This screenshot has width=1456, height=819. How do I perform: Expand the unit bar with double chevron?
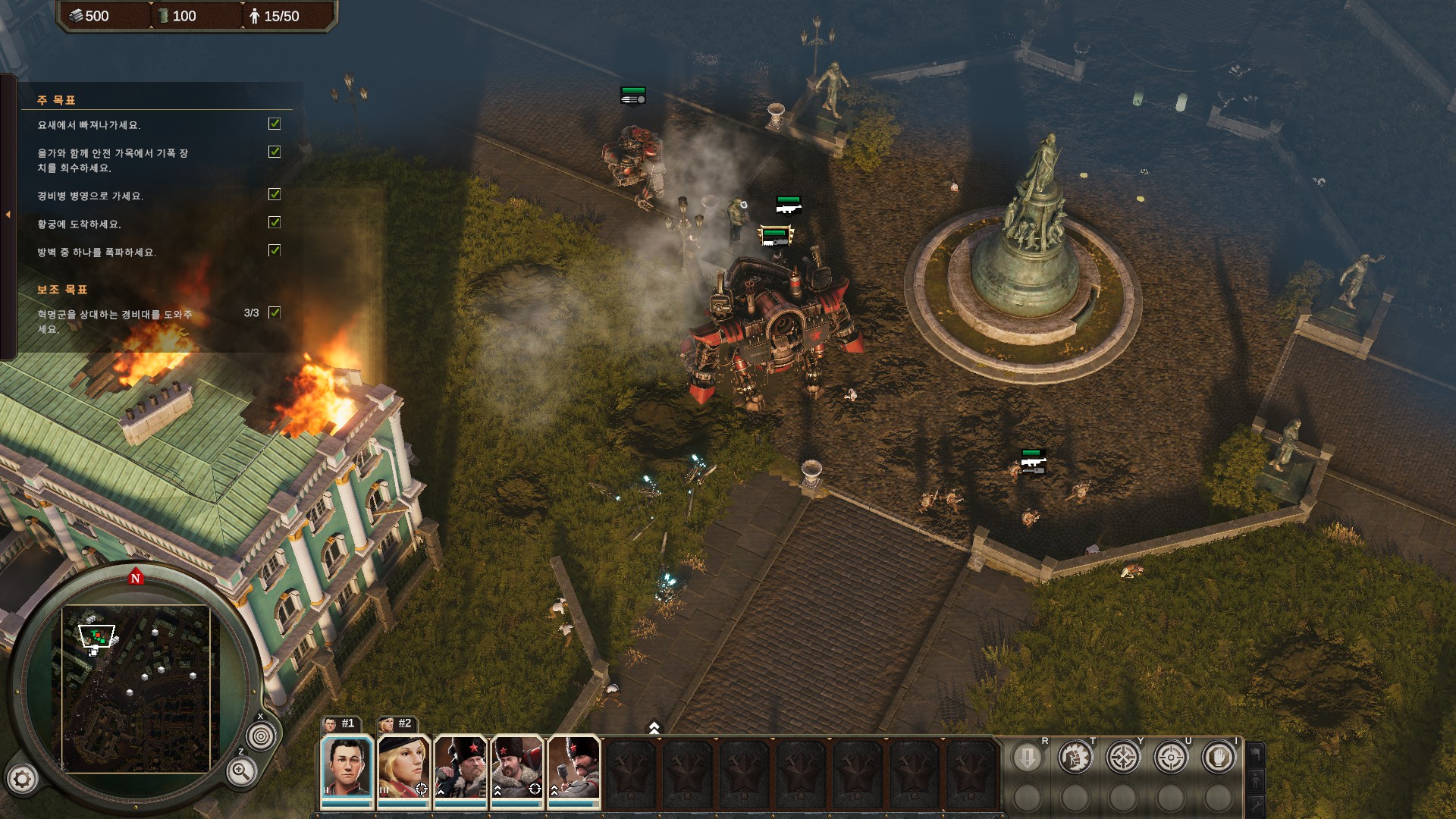tap(654, 728)
